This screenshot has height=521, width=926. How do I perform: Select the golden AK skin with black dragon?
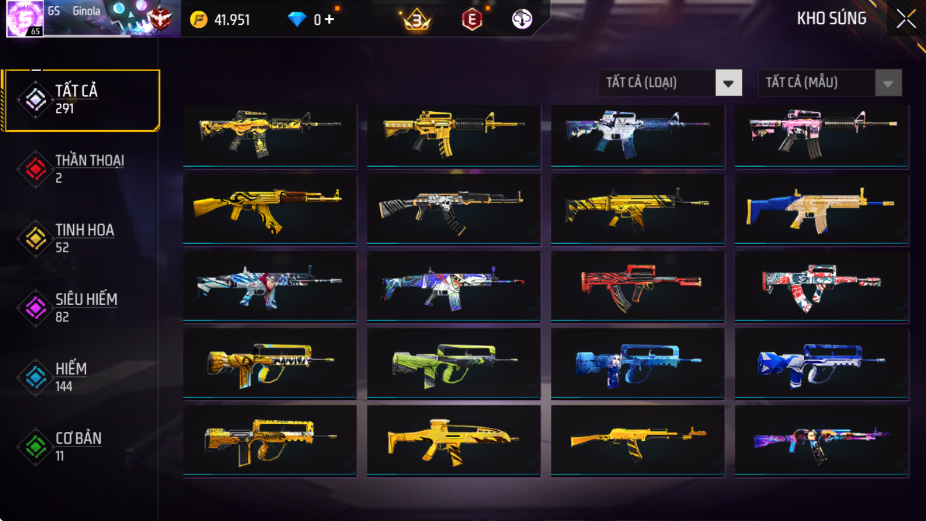click(270, 210)
